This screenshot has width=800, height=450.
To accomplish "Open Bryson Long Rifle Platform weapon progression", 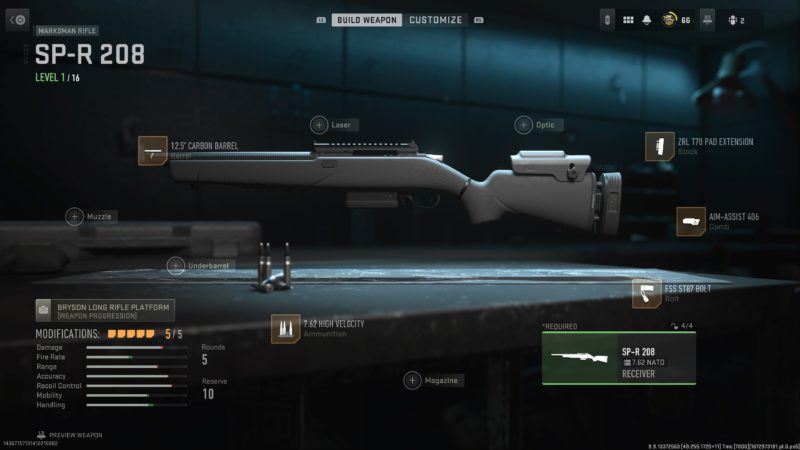I will (x=105, y=309).
